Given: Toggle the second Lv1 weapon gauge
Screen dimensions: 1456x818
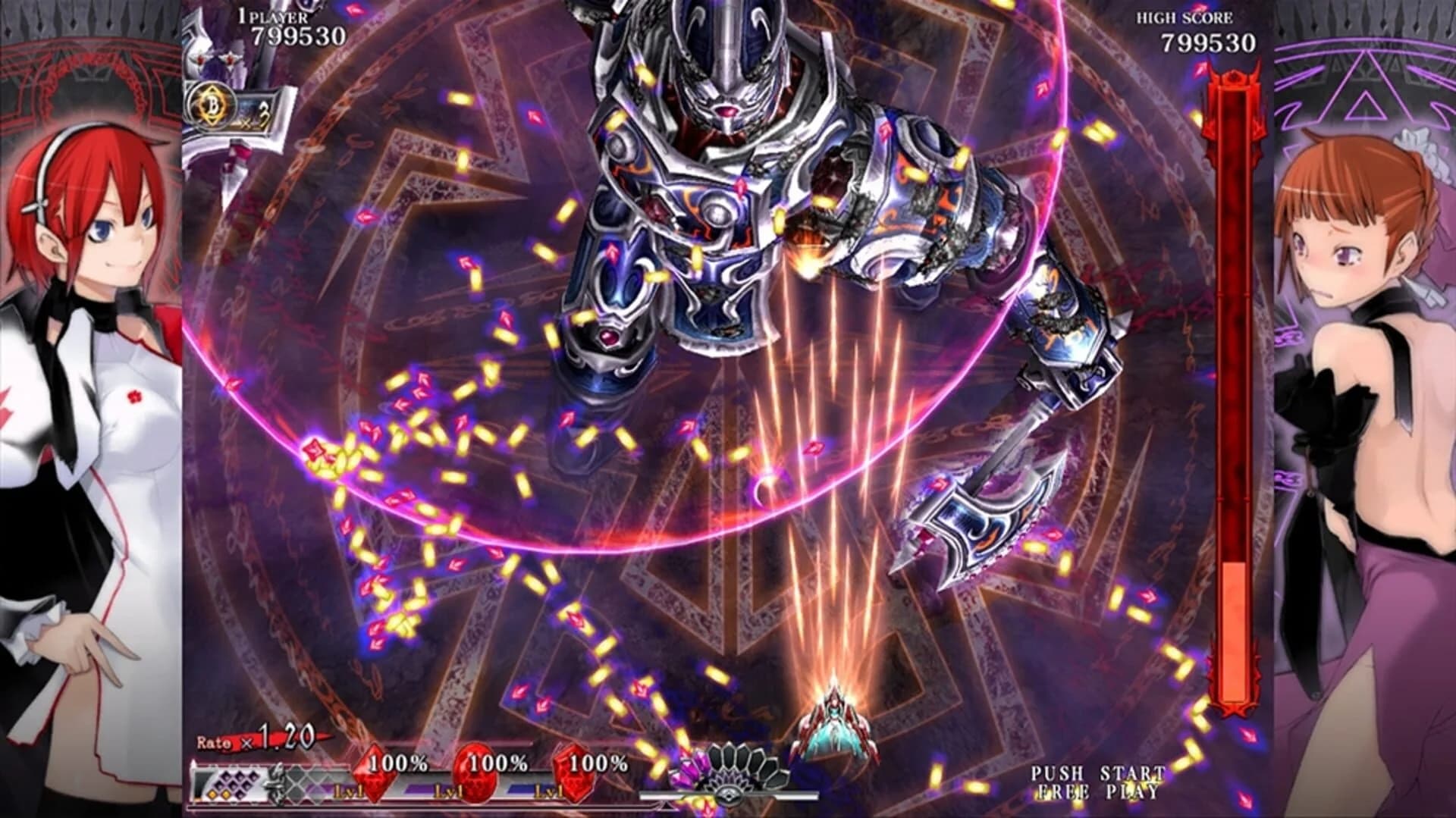Looking at the screenshot, I should click(x=450, y=791).
